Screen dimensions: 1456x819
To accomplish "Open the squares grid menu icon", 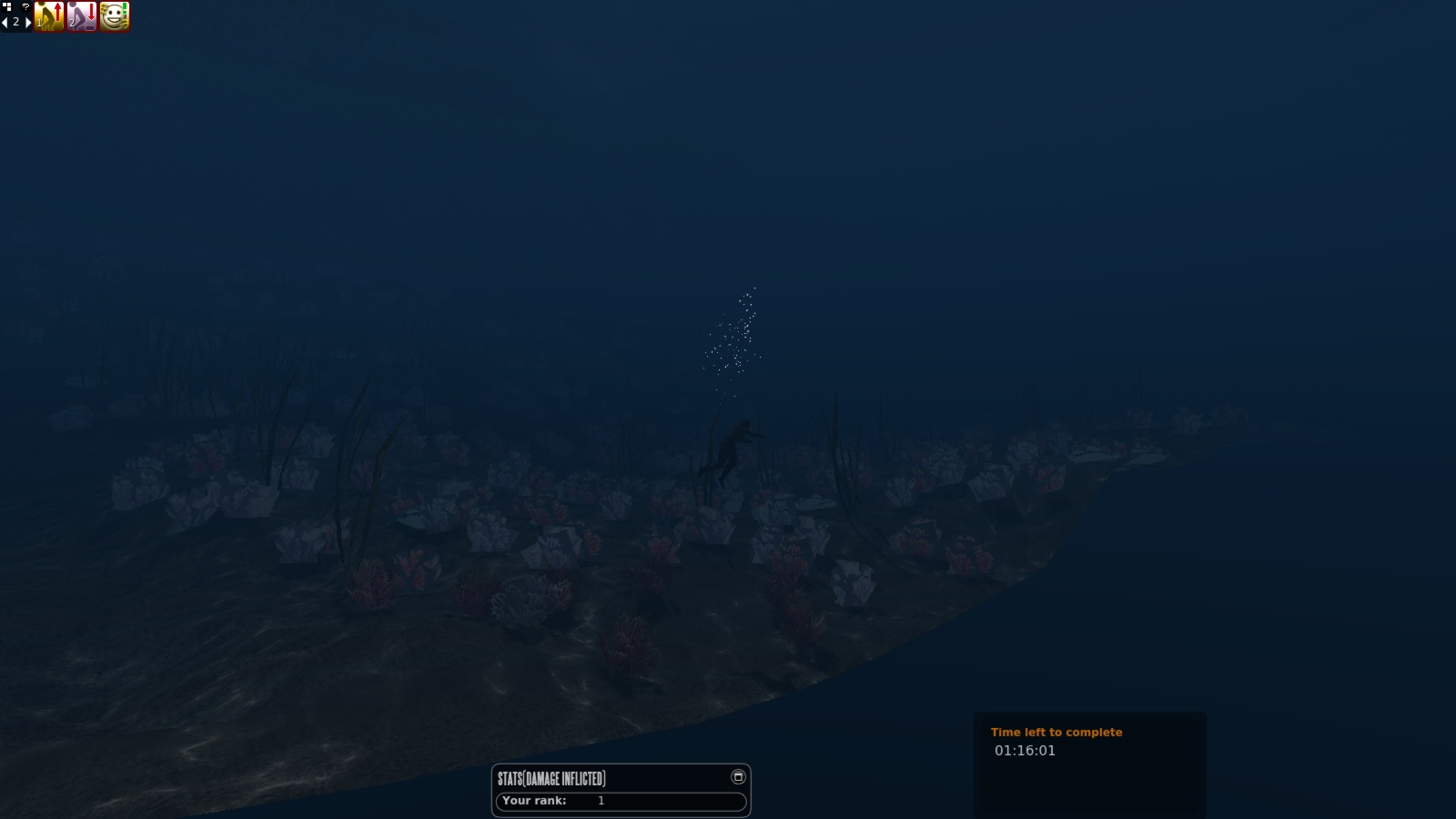I will [7, 6].
